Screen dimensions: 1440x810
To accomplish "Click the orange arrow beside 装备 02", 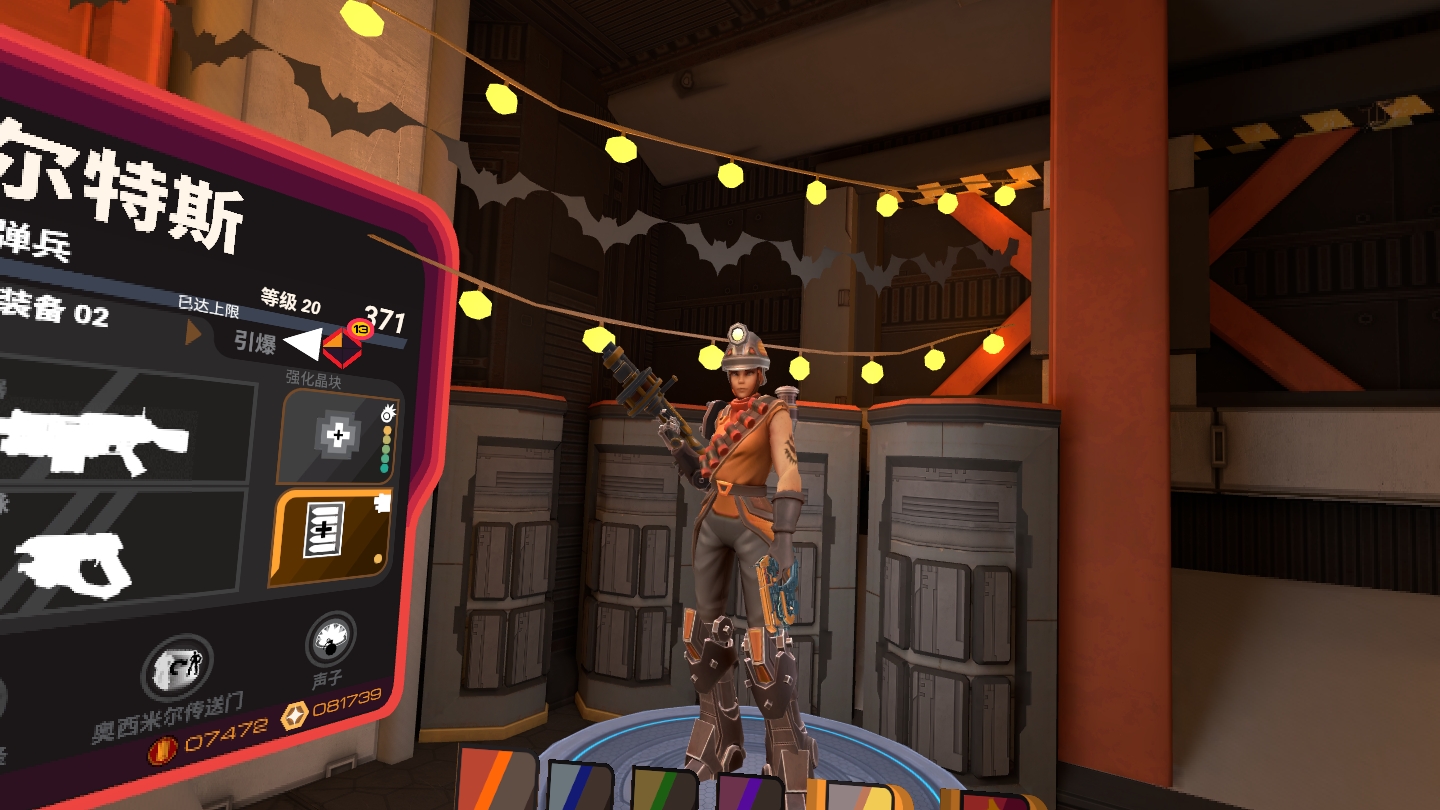I will (x=193, y=333).
